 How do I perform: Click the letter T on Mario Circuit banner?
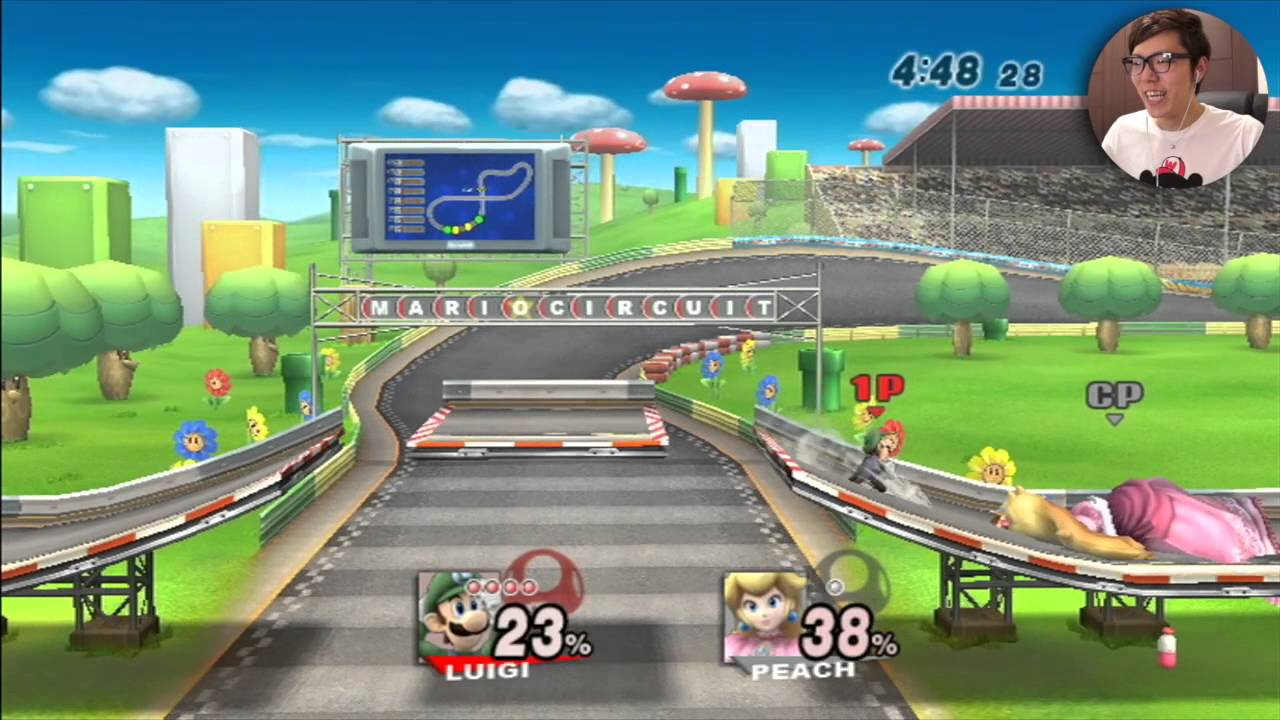[766, 308]
